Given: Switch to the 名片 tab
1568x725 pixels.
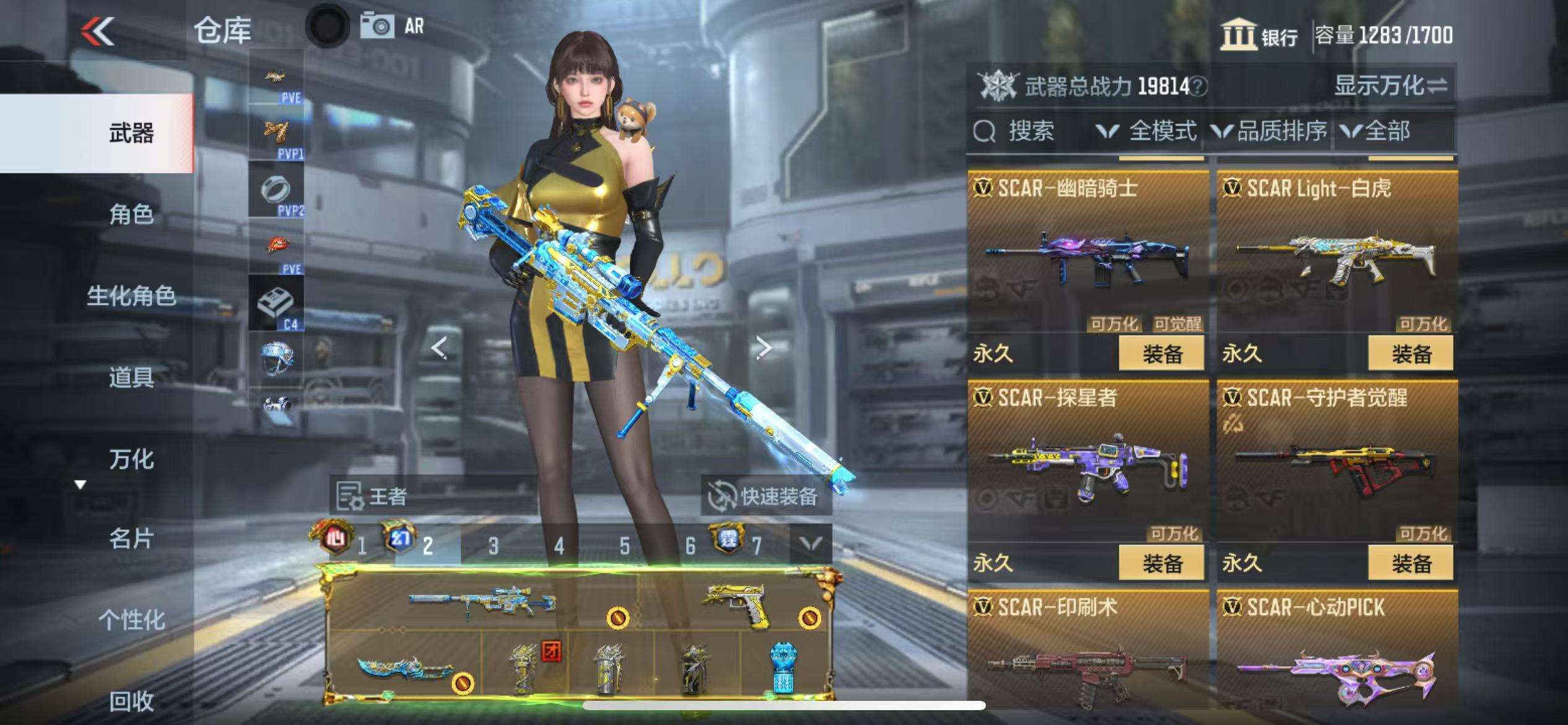Looking at the screenshot, I should (x=131, y=539).
